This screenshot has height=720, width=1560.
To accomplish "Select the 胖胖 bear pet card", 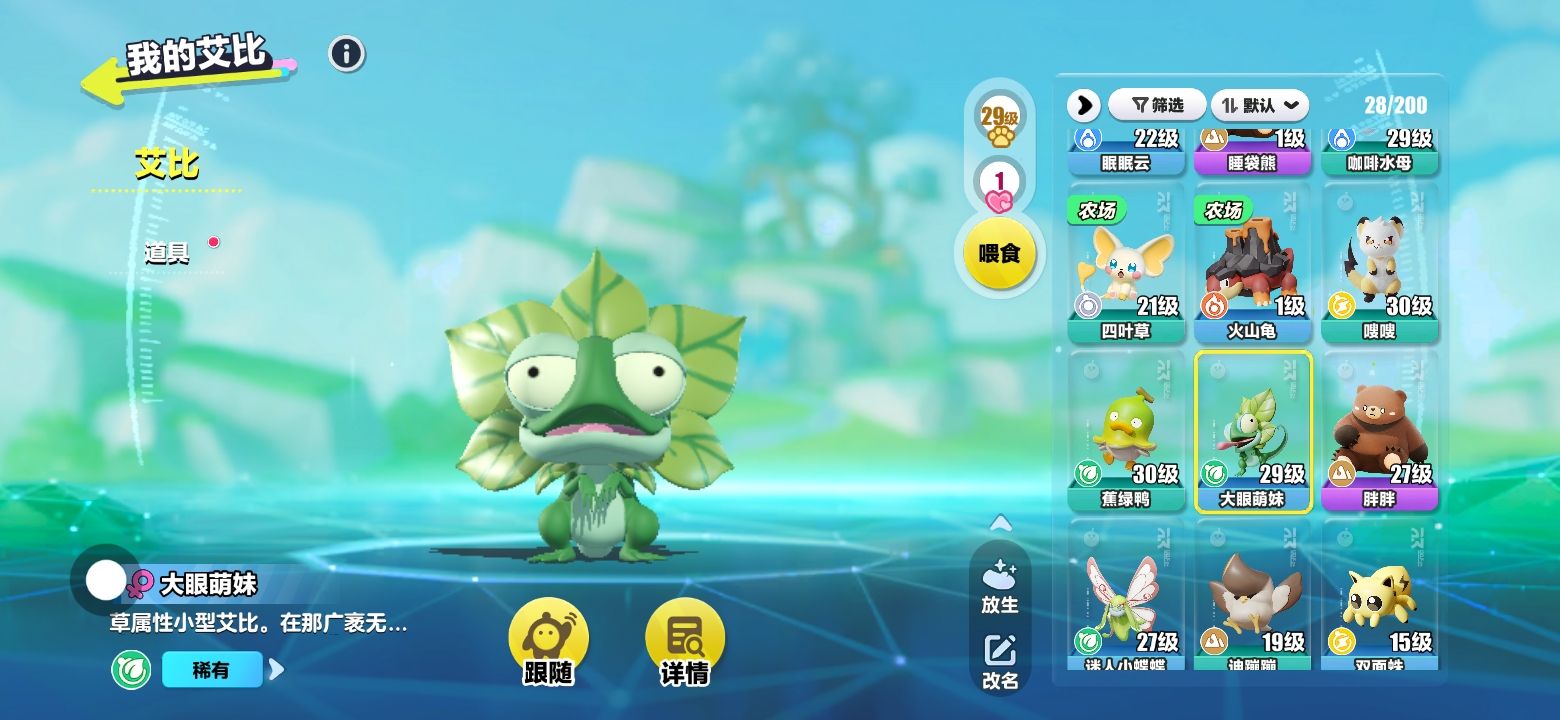I will pos(1379,432).
